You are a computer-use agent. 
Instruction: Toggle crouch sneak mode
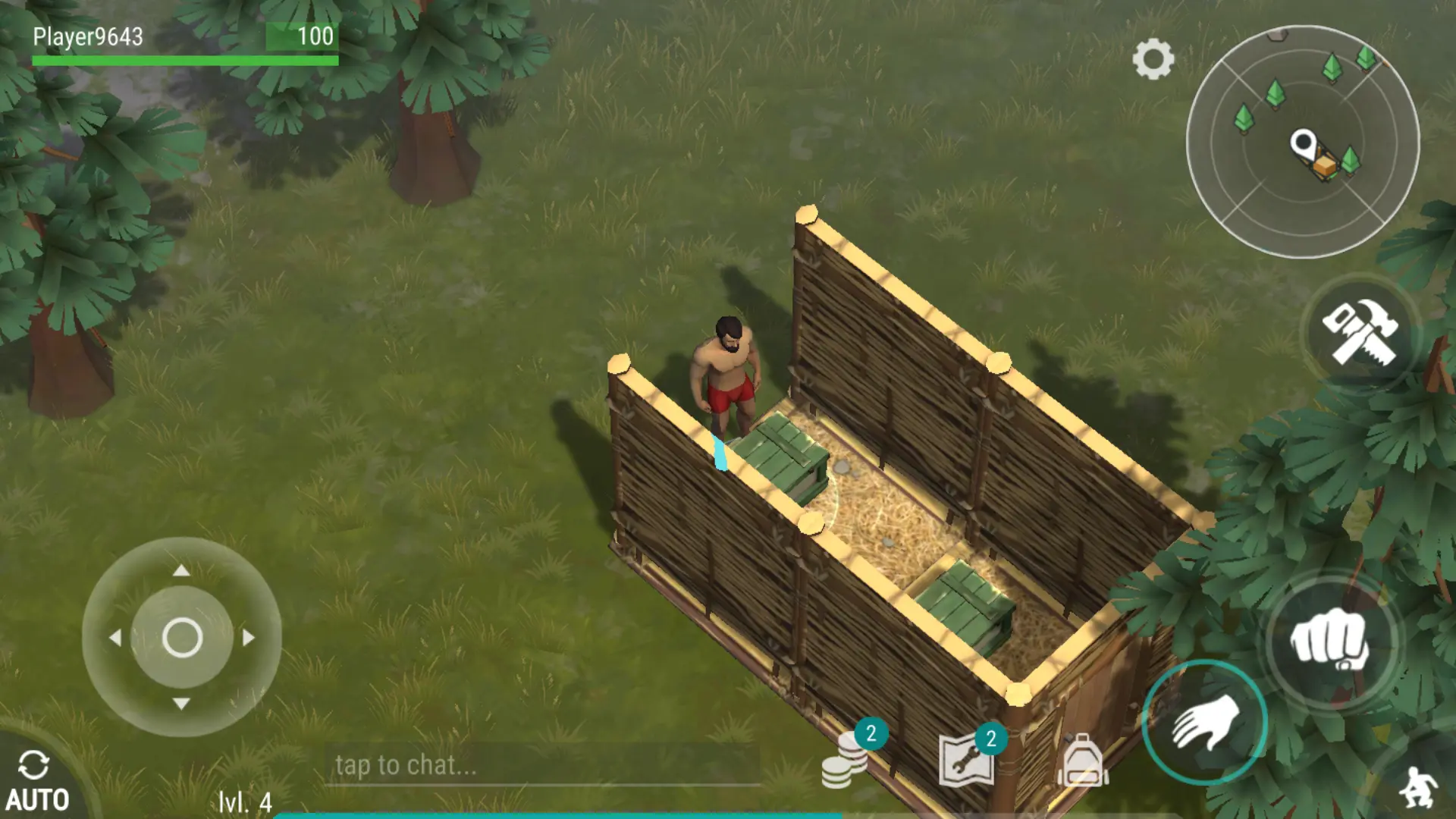point(1418,789)
